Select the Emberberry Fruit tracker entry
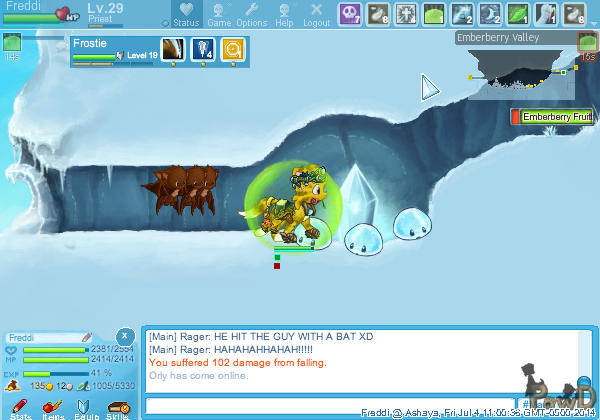 pos(552,117)
